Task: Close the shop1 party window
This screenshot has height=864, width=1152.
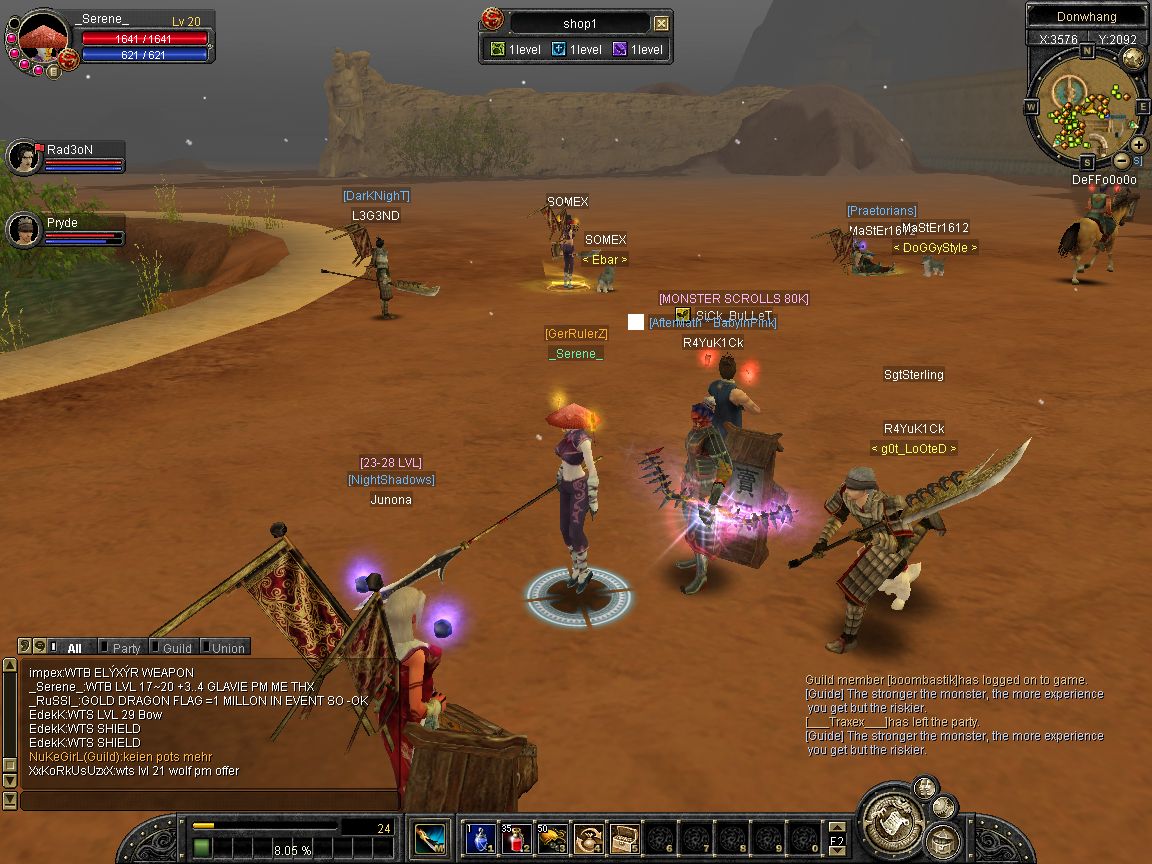Action: pos(661,23)
